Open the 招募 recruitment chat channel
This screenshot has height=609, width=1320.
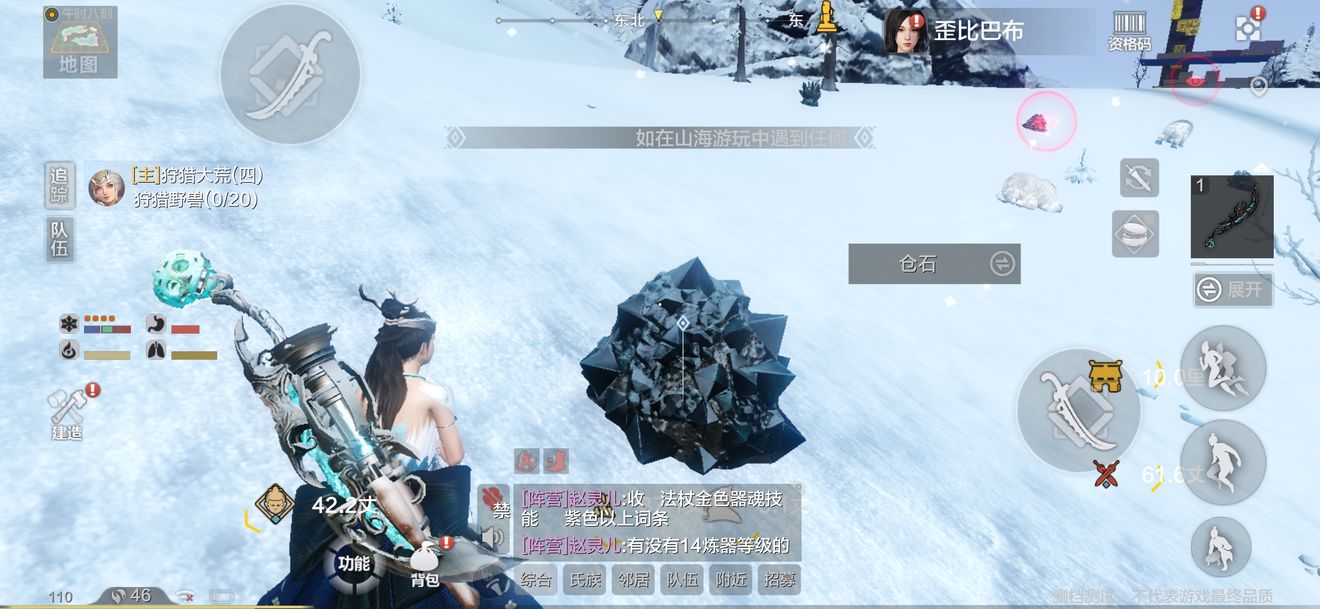(x=779, y=579)
